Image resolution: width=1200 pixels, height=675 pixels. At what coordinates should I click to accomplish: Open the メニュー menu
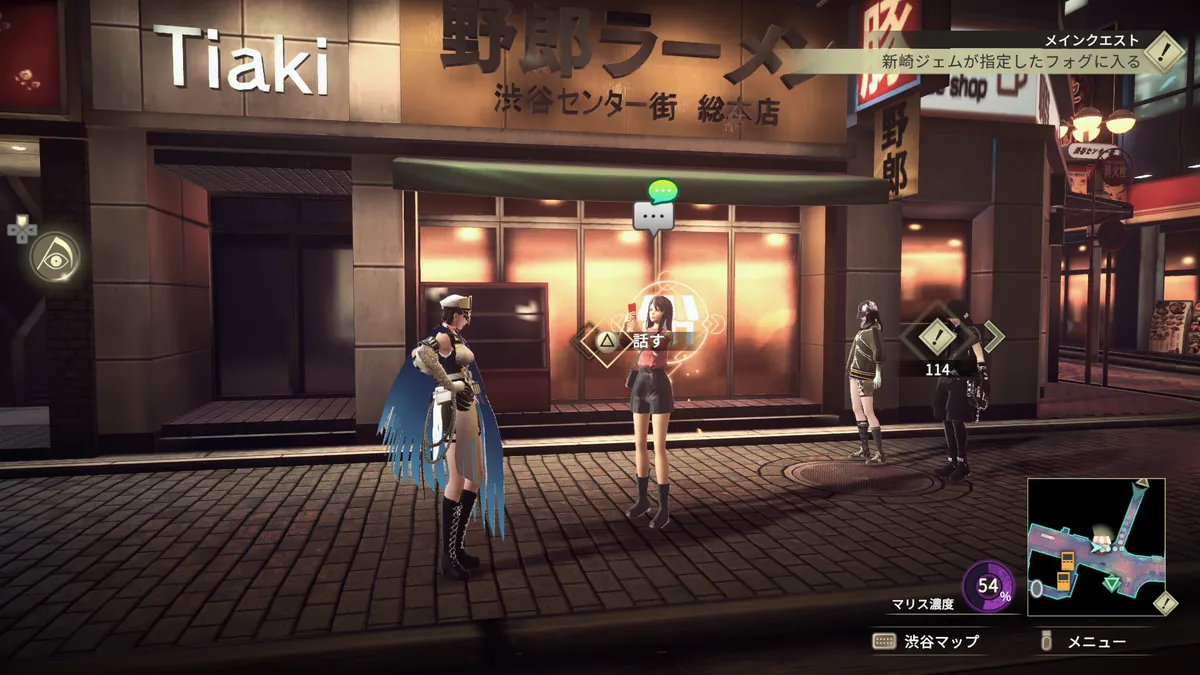[1084, 642]
